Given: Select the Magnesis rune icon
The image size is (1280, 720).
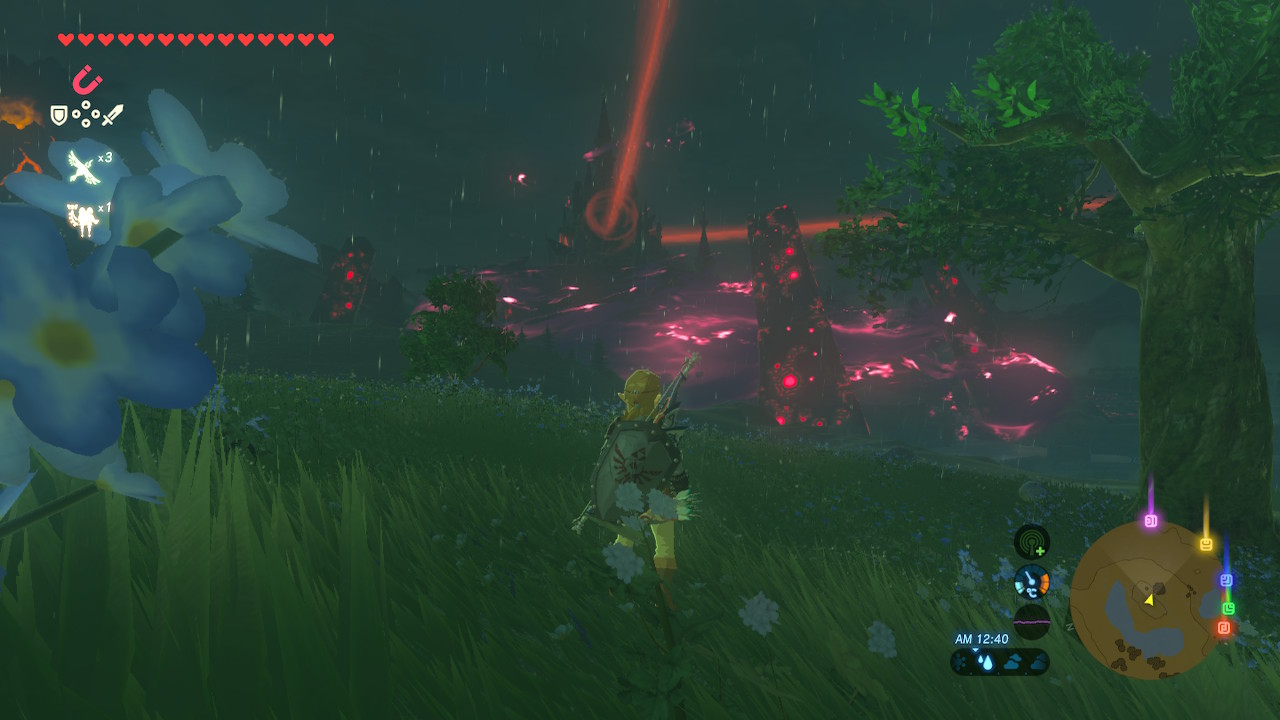Looking at the screenshot, I should (x=87, y=80).
